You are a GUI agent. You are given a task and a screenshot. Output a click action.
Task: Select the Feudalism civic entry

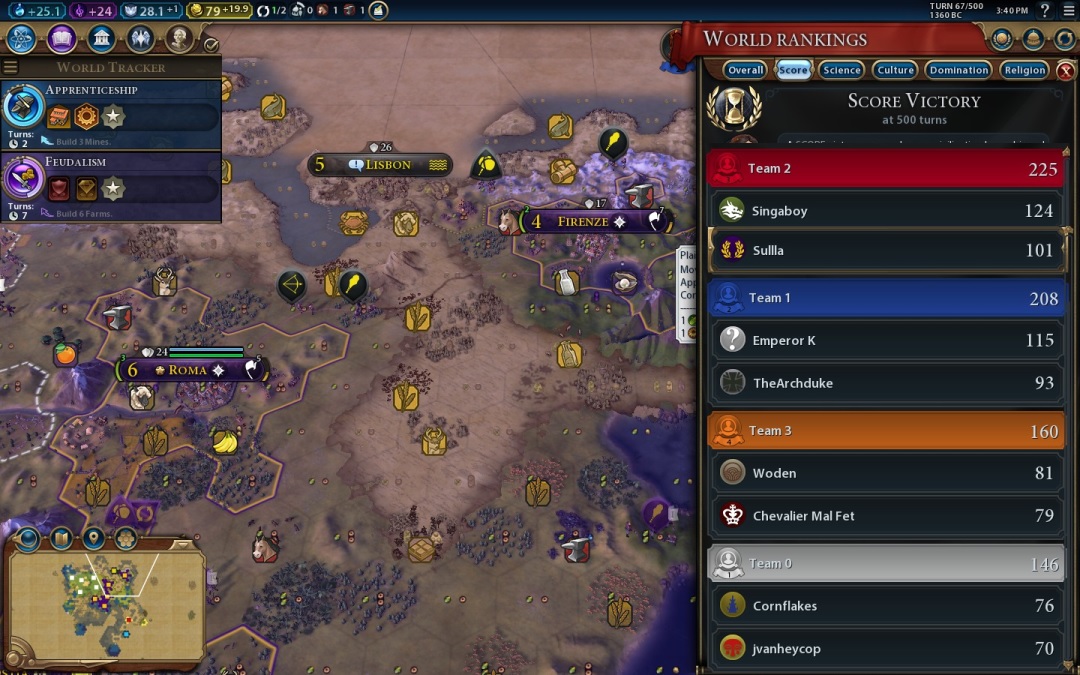click(x=110, y=186)
